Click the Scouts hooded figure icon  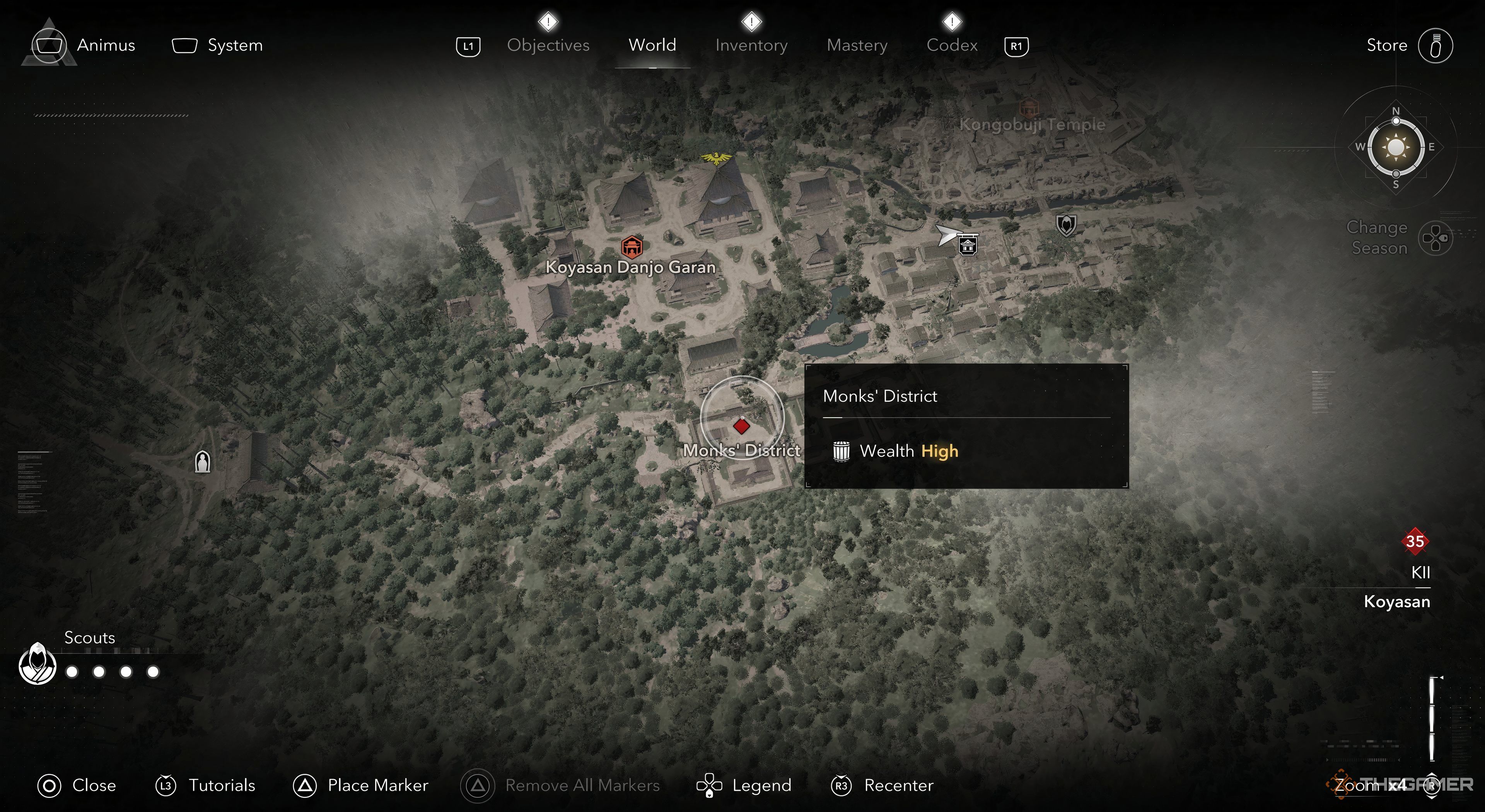[38, 664]
